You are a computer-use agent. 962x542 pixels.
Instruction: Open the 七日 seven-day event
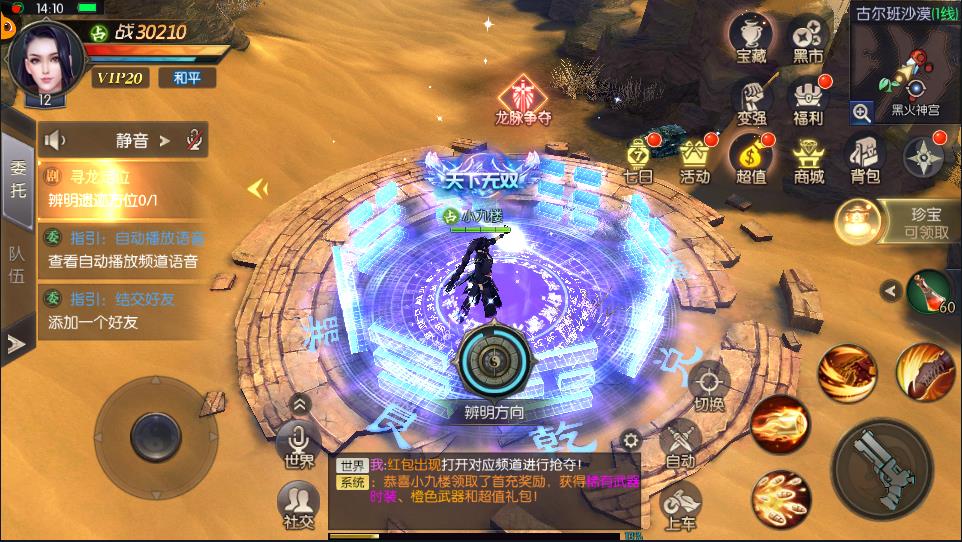pyautogui.click(x=640, y=159)
